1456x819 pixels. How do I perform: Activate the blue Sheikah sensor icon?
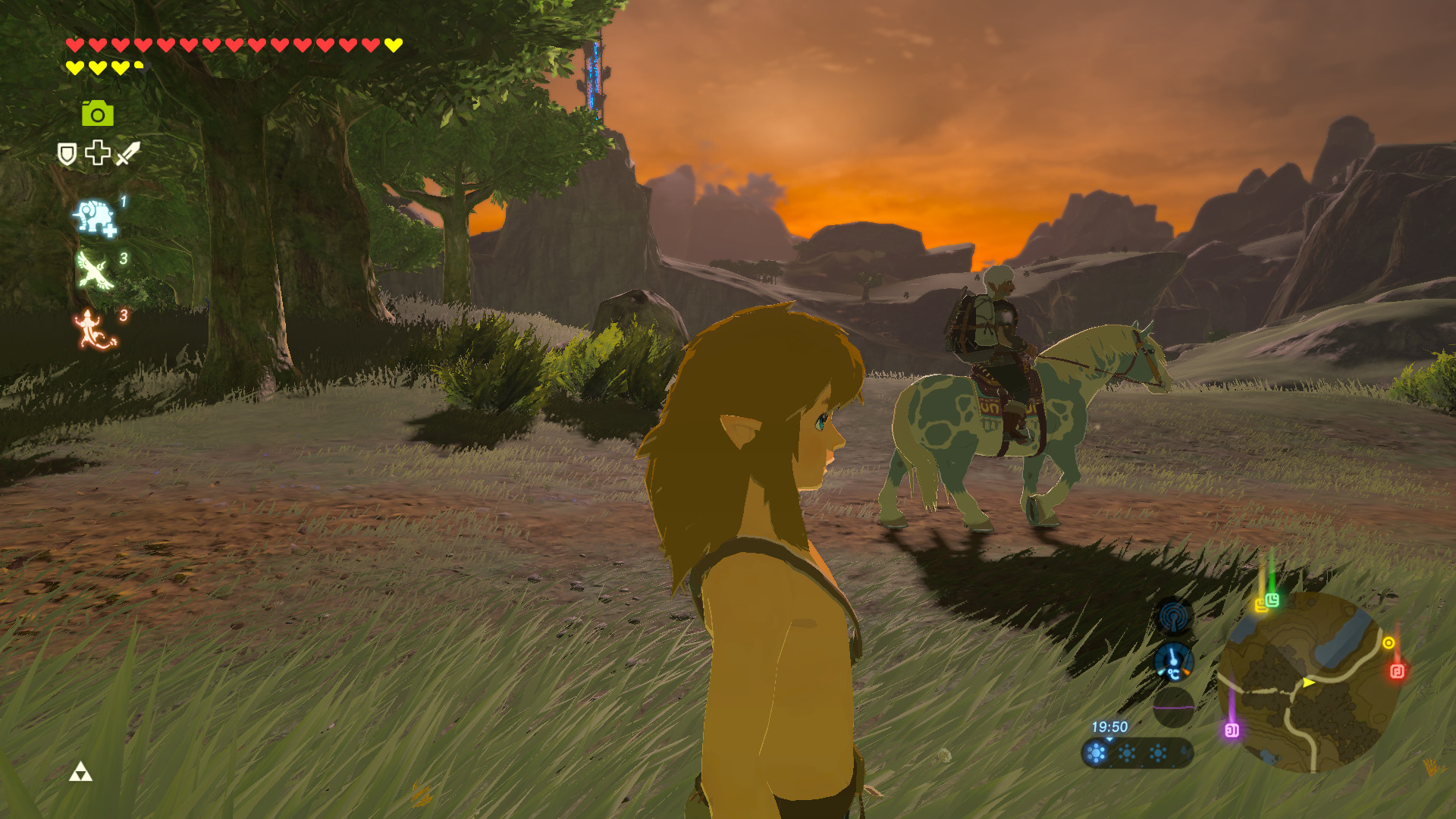[x=1174, y=616]
